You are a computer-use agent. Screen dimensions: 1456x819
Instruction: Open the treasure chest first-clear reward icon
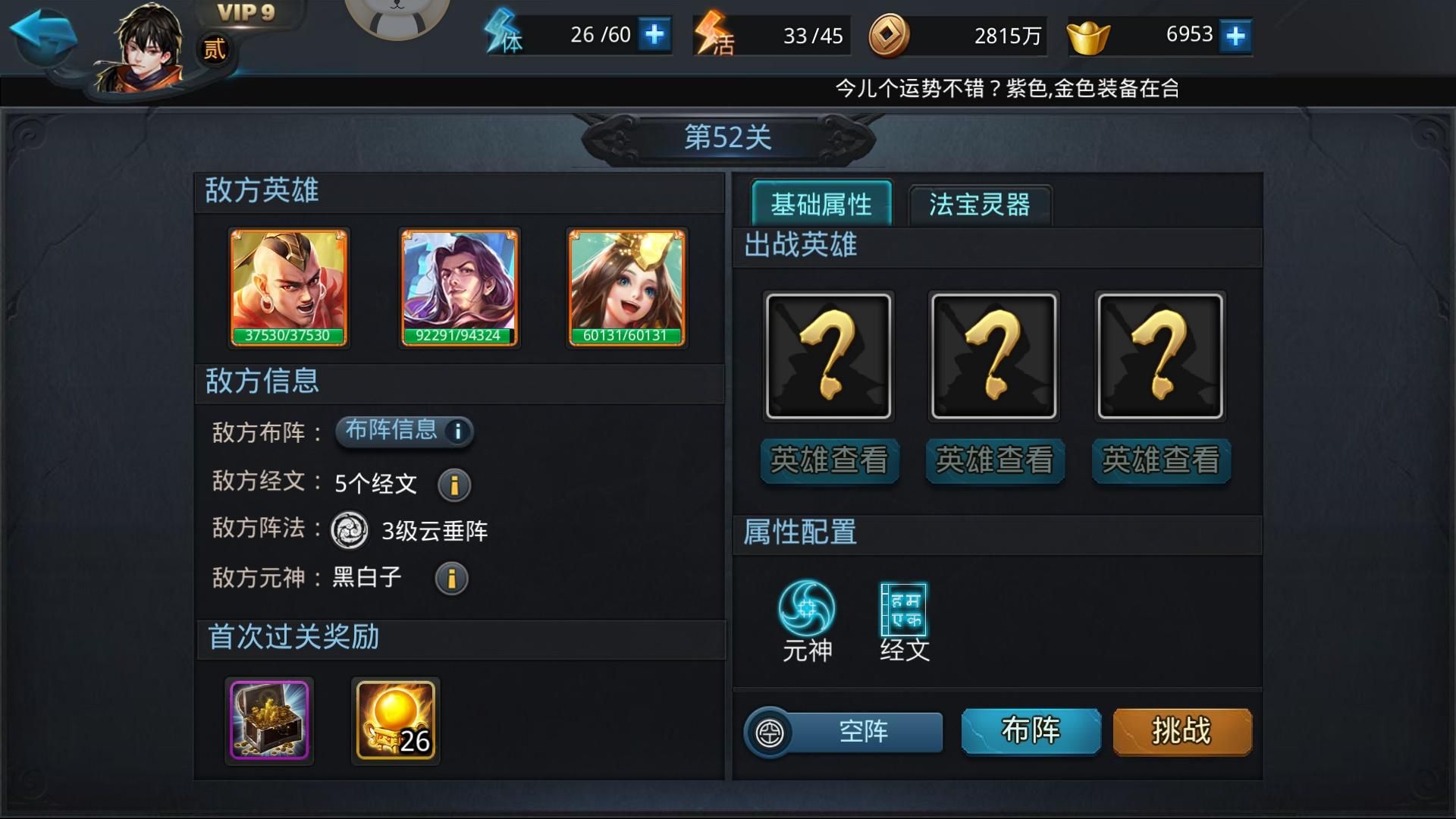click(x=269, y=719)
